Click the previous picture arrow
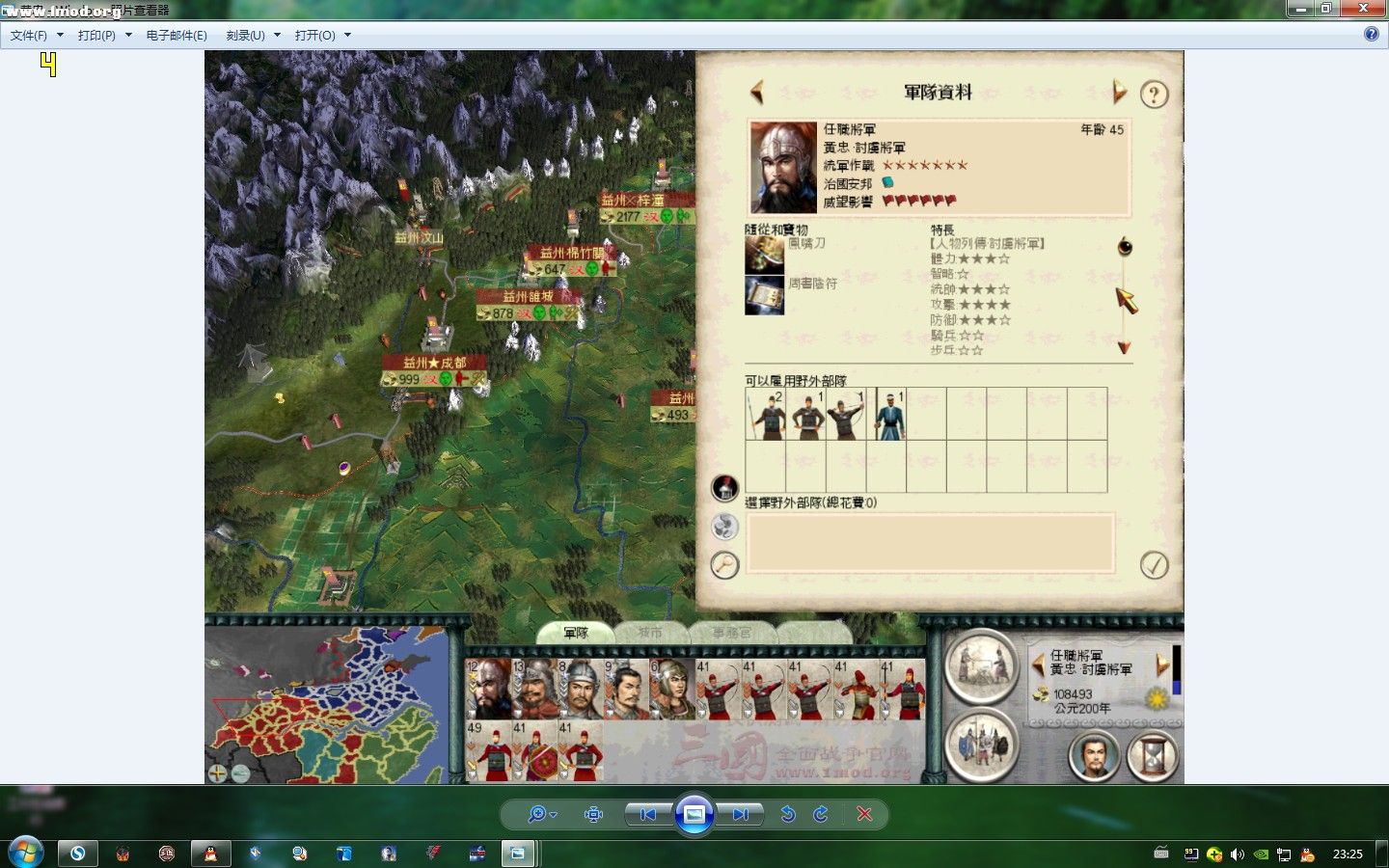Viewport: 1389px width, 868px height. [647, 814]
